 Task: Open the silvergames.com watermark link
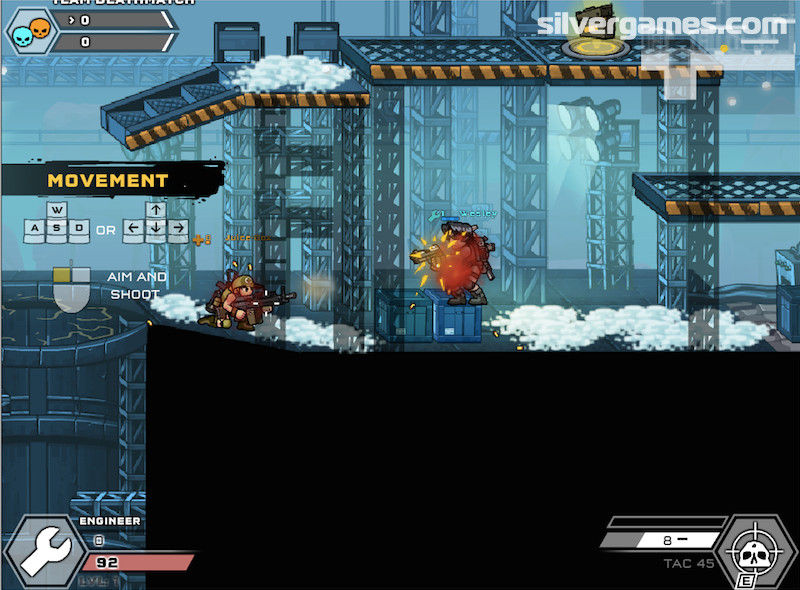point(662,24)
